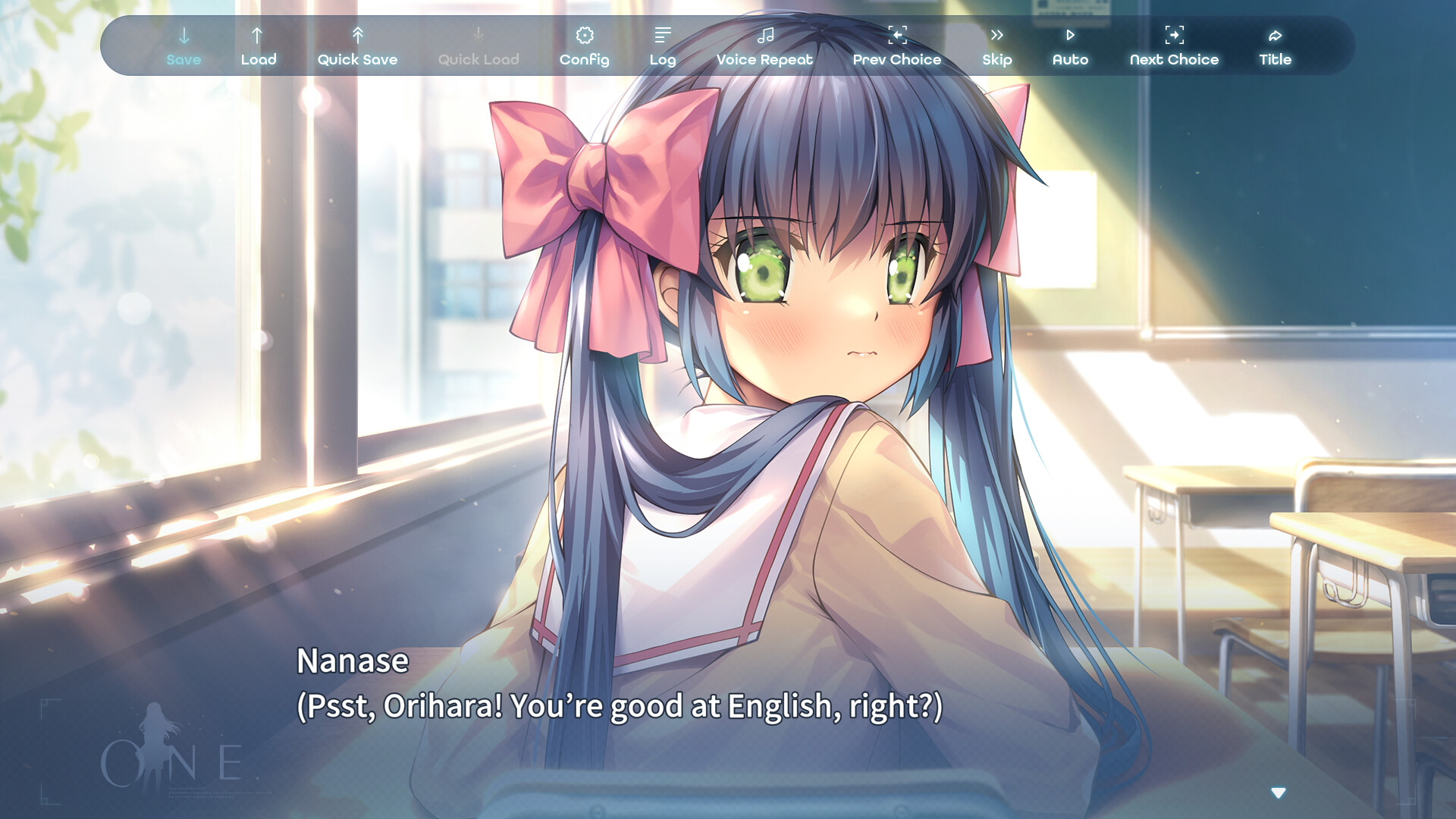The height and width of the screenshot is (819, 1456).
Task: Open Config via the gear icon
Action: (583, 34)
